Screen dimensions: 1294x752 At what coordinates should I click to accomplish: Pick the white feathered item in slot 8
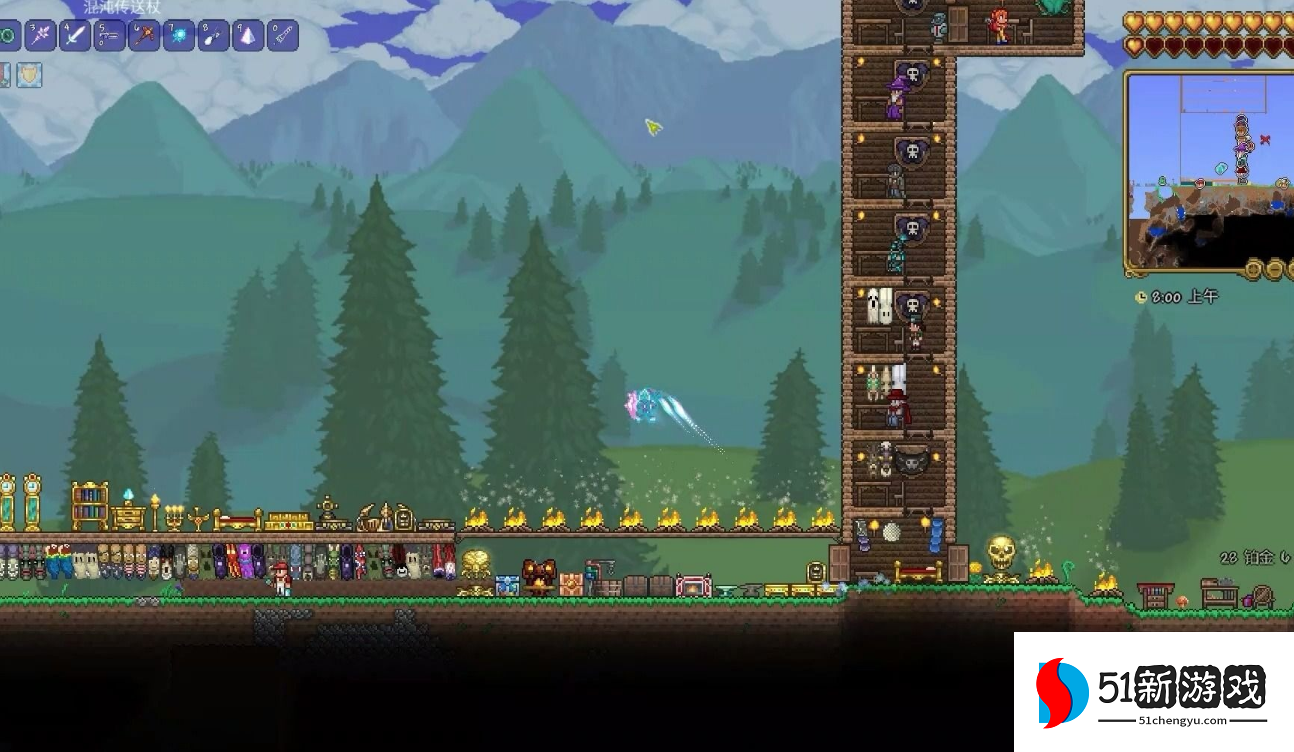tap(213, 36)
